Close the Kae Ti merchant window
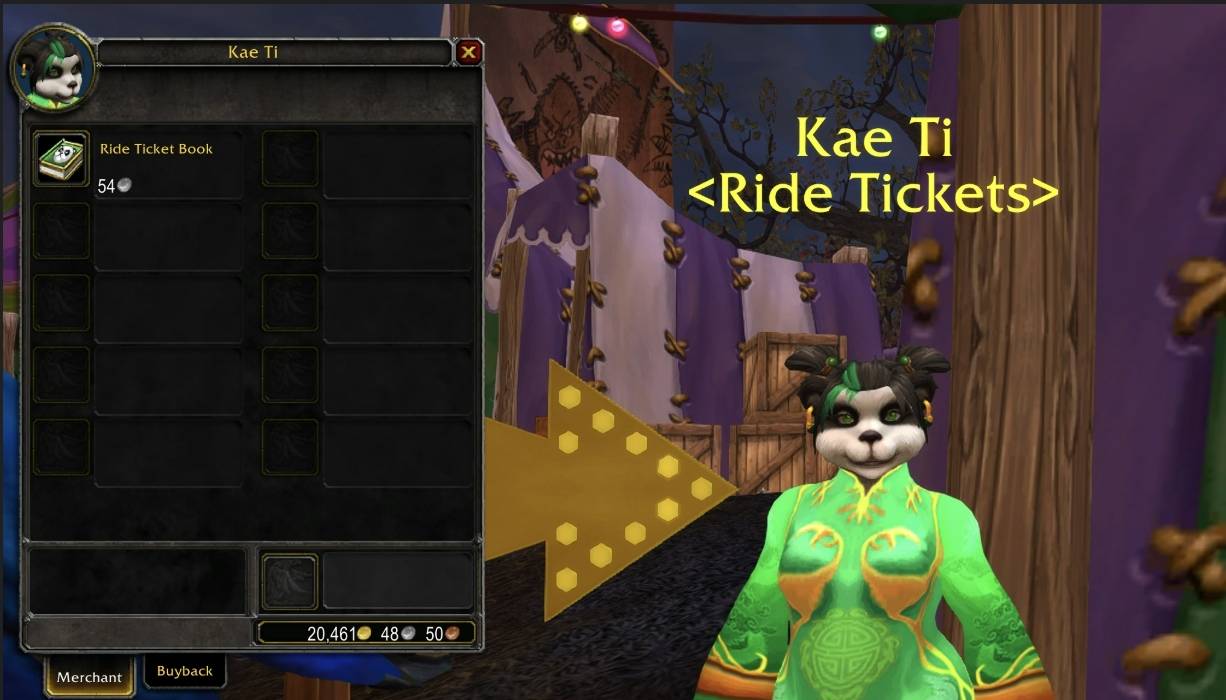Screen dimensions: 1226x700 click(x=468, y=52)
